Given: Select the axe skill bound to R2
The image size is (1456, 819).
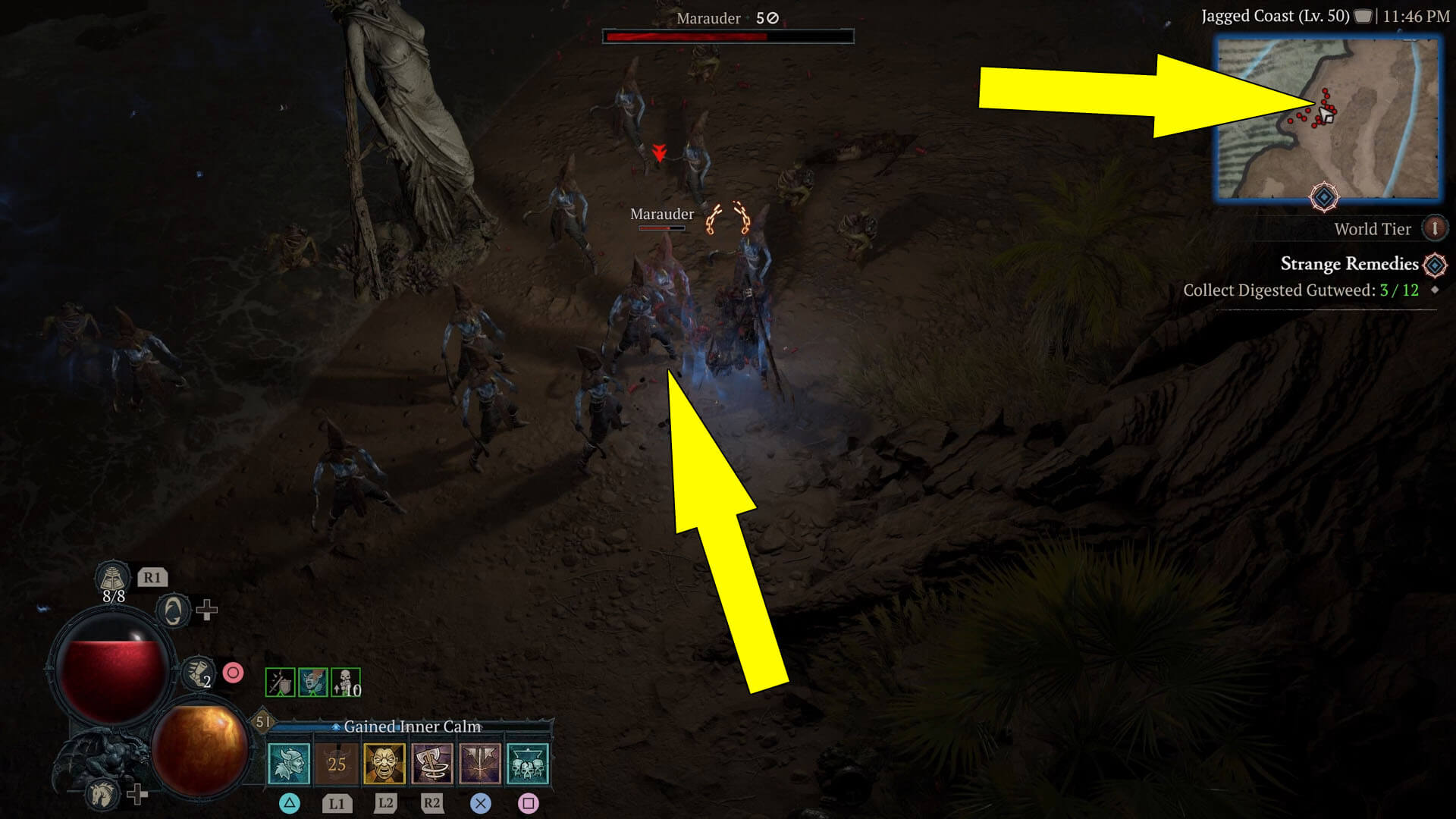Looking at the screenshot, I should pos(434,762).
